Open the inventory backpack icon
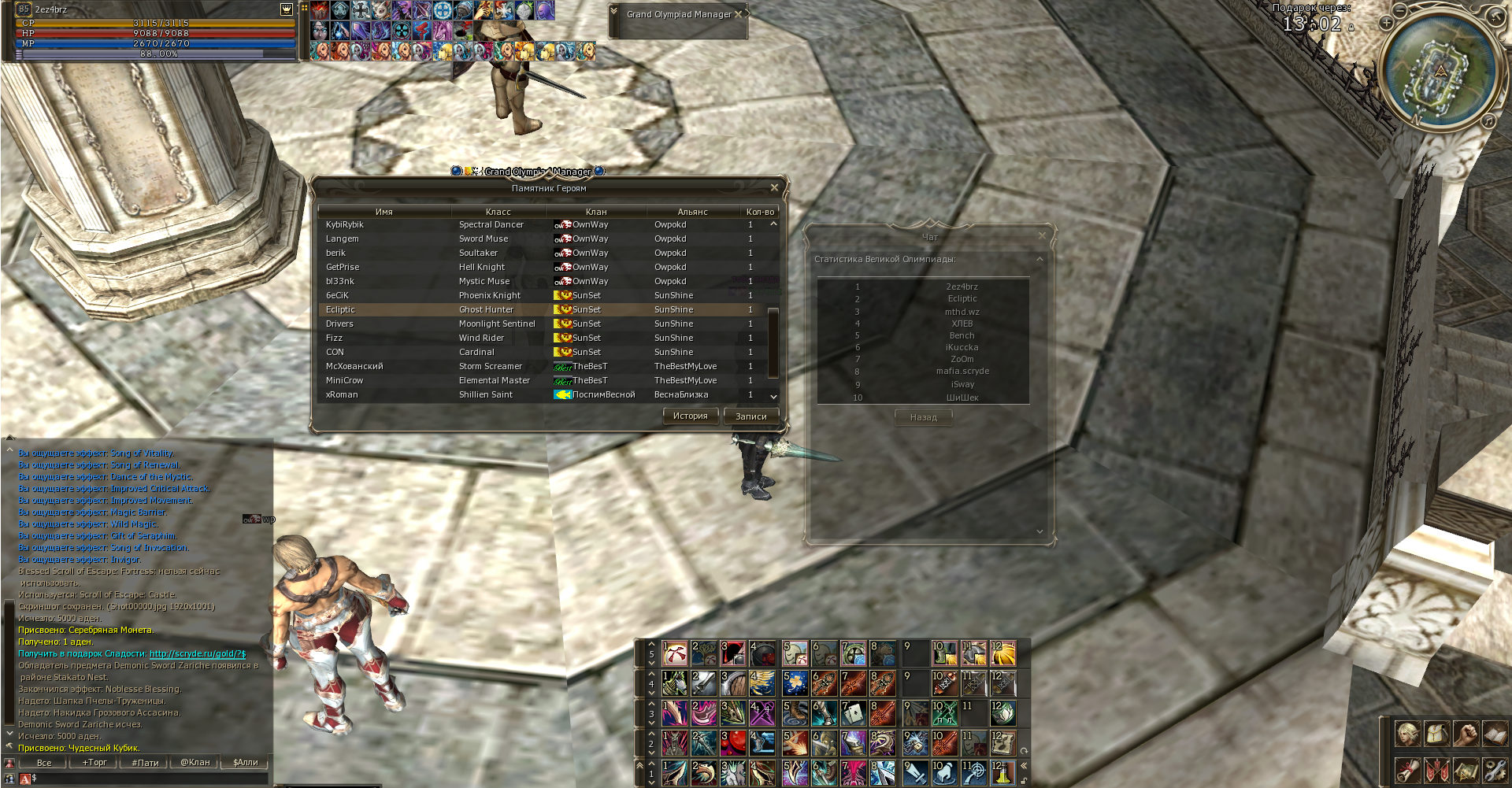 pos(1436,734)
